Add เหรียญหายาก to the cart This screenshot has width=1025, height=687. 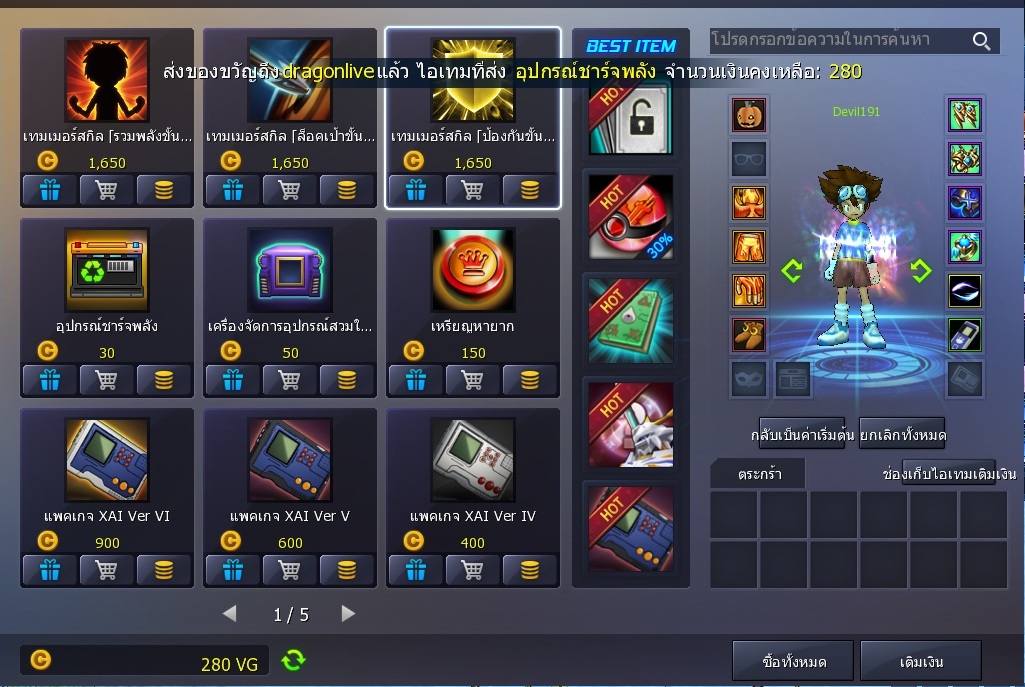tap(472, 379)
